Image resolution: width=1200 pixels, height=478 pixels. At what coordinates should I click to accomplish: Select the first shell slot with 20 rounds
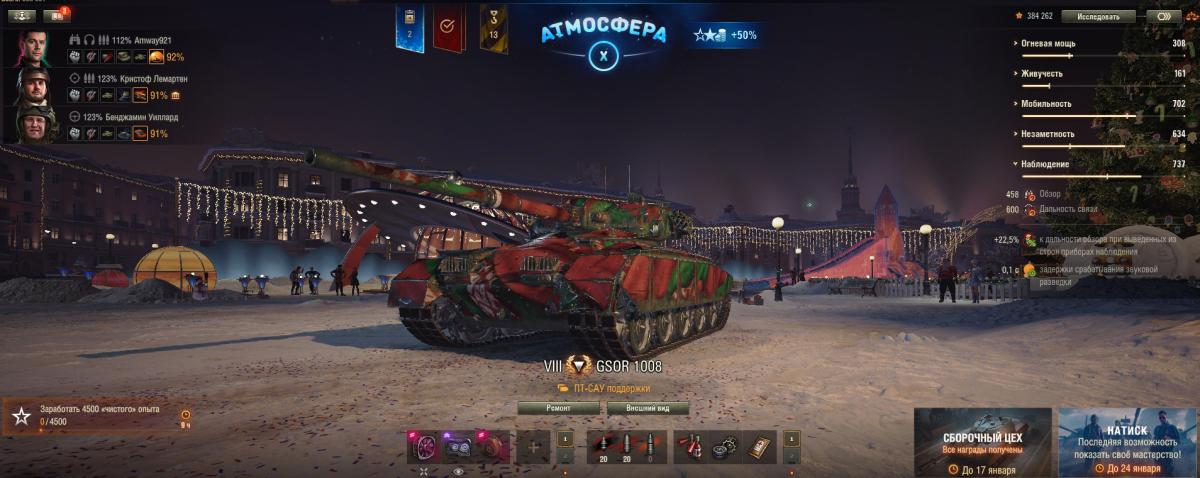(x=601, y=446)
